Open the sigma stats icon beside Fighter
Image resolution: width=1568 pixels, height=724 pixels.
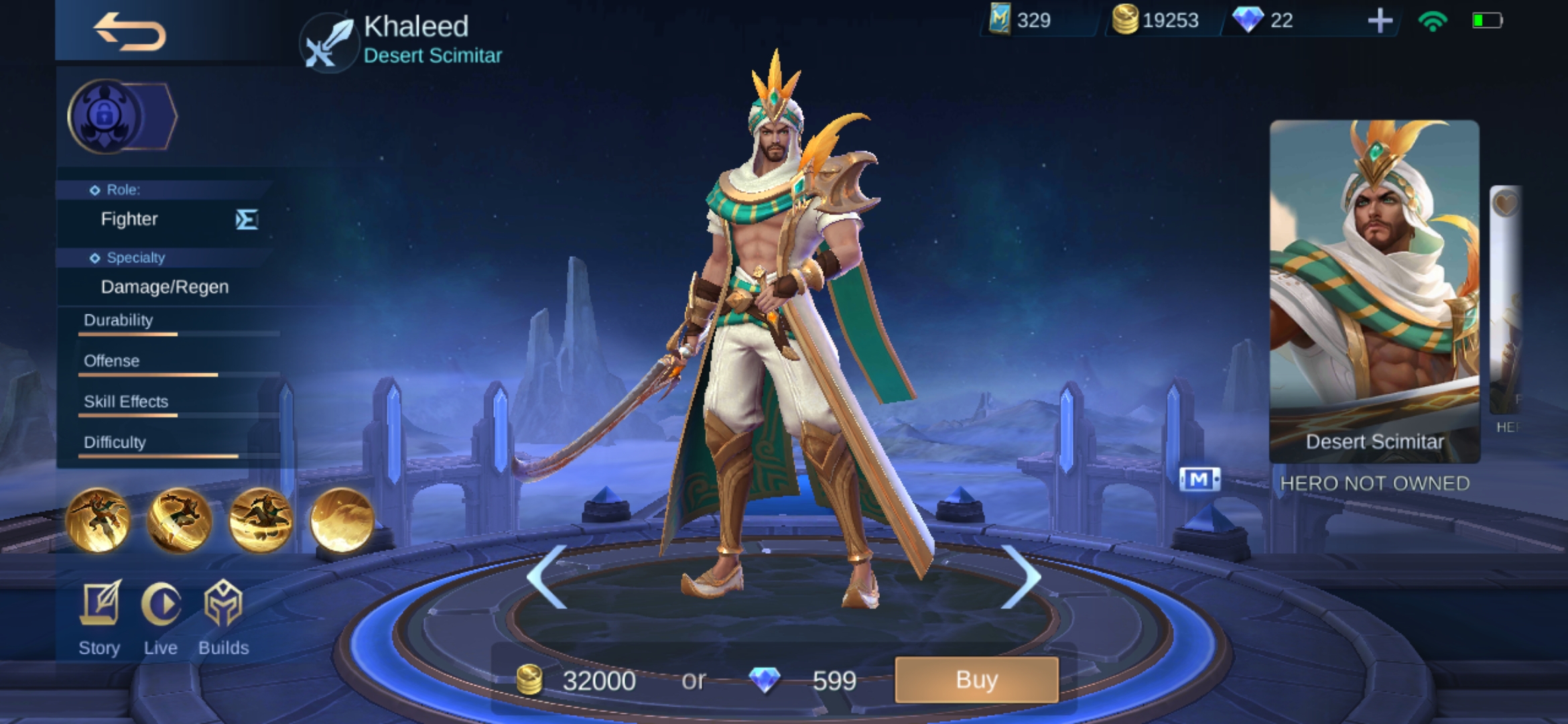click(248, 219)
